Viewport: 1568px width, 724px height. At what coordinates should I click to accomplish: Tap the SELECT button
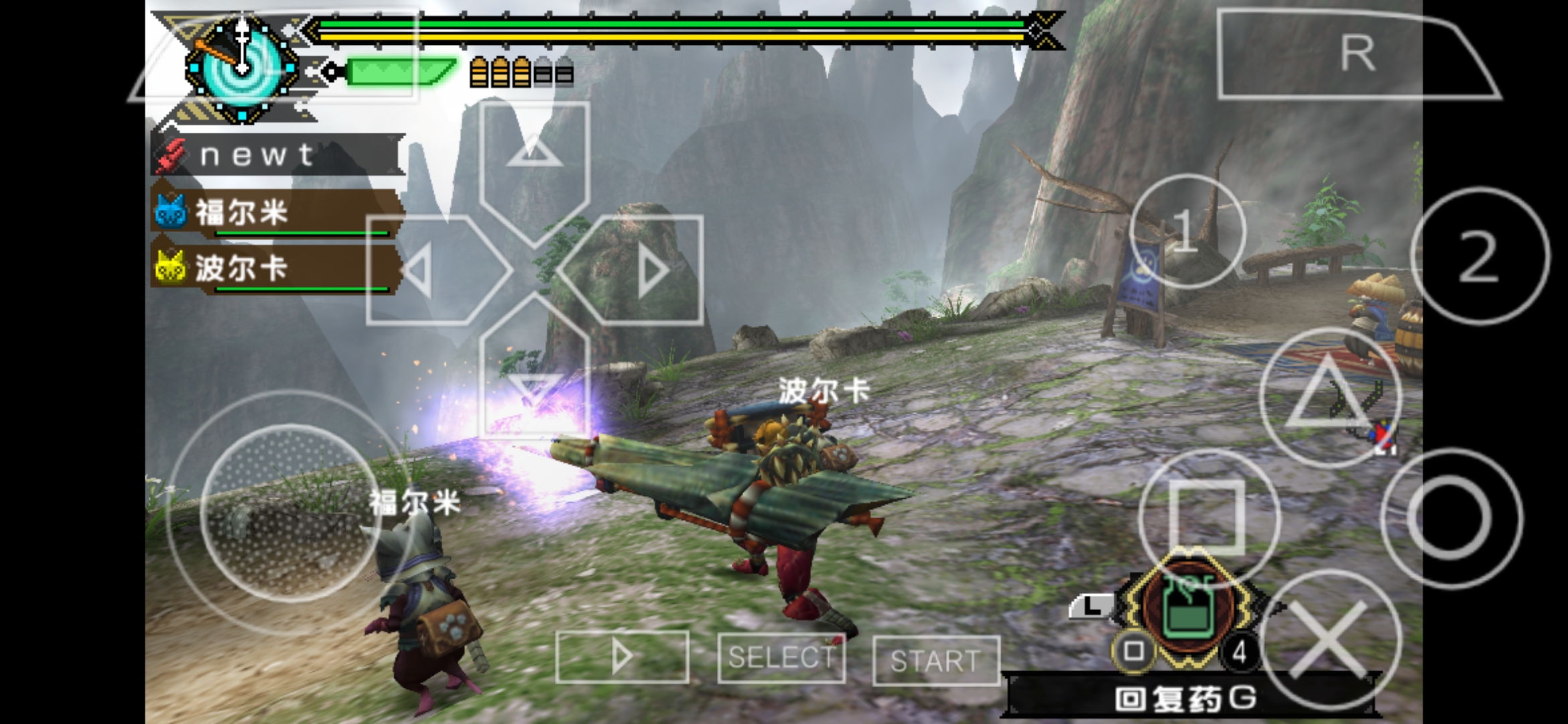point(781,658)
